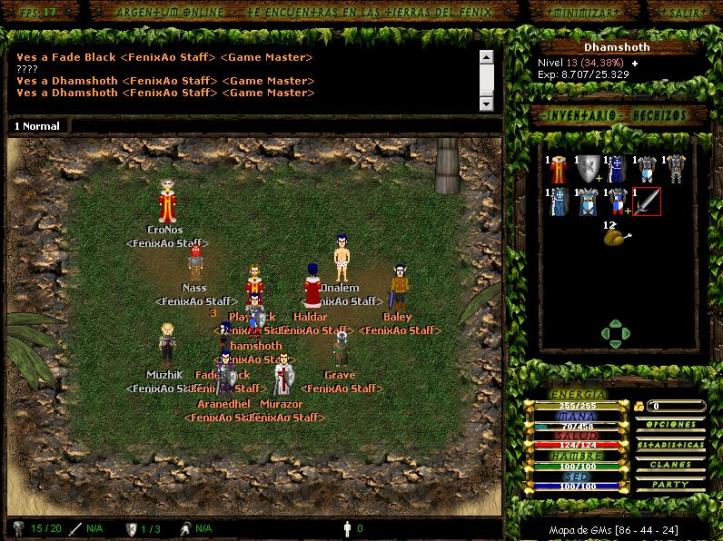Screen dimensions: 723x541
Task: Exit the game with Salir
Action: 684,11
